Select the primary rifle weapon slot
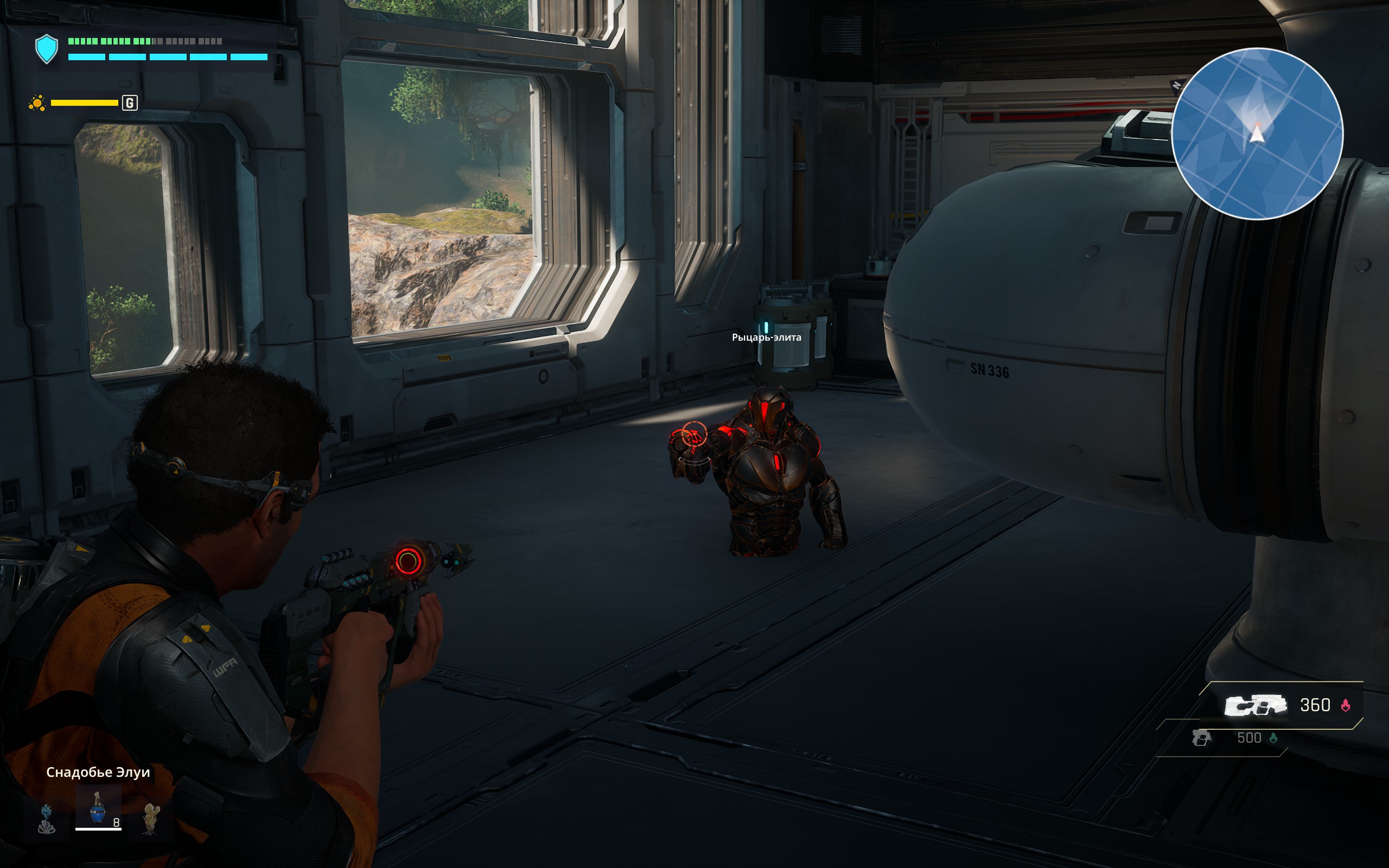Image resolution: width=1389 pixels, height=868 pixels. tap(1254, 705)
